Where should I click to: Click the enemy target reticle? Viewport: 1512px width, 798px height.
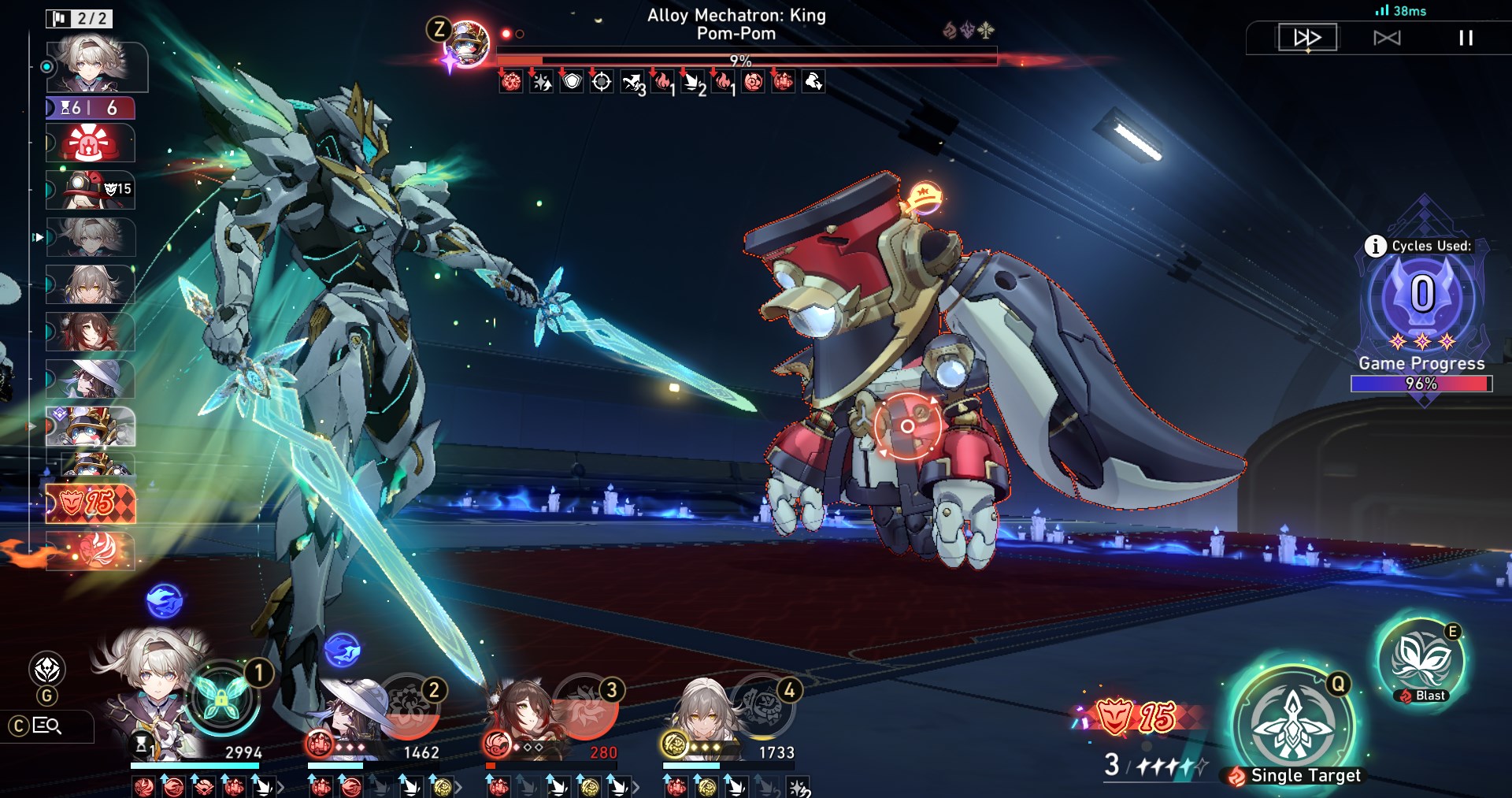[x=907, y=426]
